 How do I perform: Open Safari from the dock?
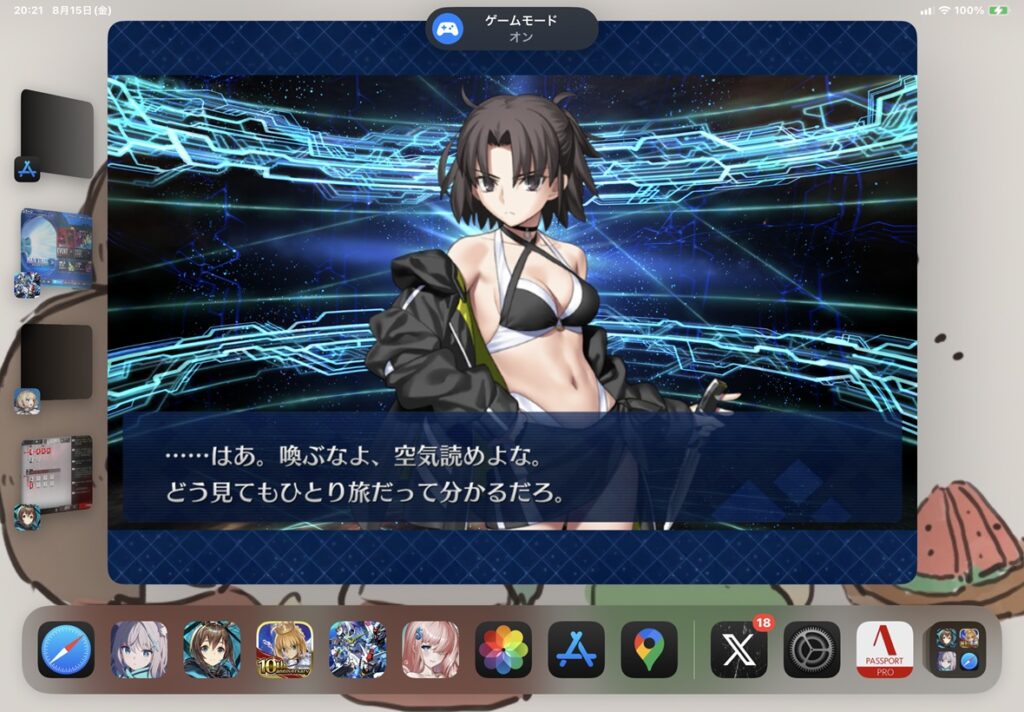click(x=66, y=650)
